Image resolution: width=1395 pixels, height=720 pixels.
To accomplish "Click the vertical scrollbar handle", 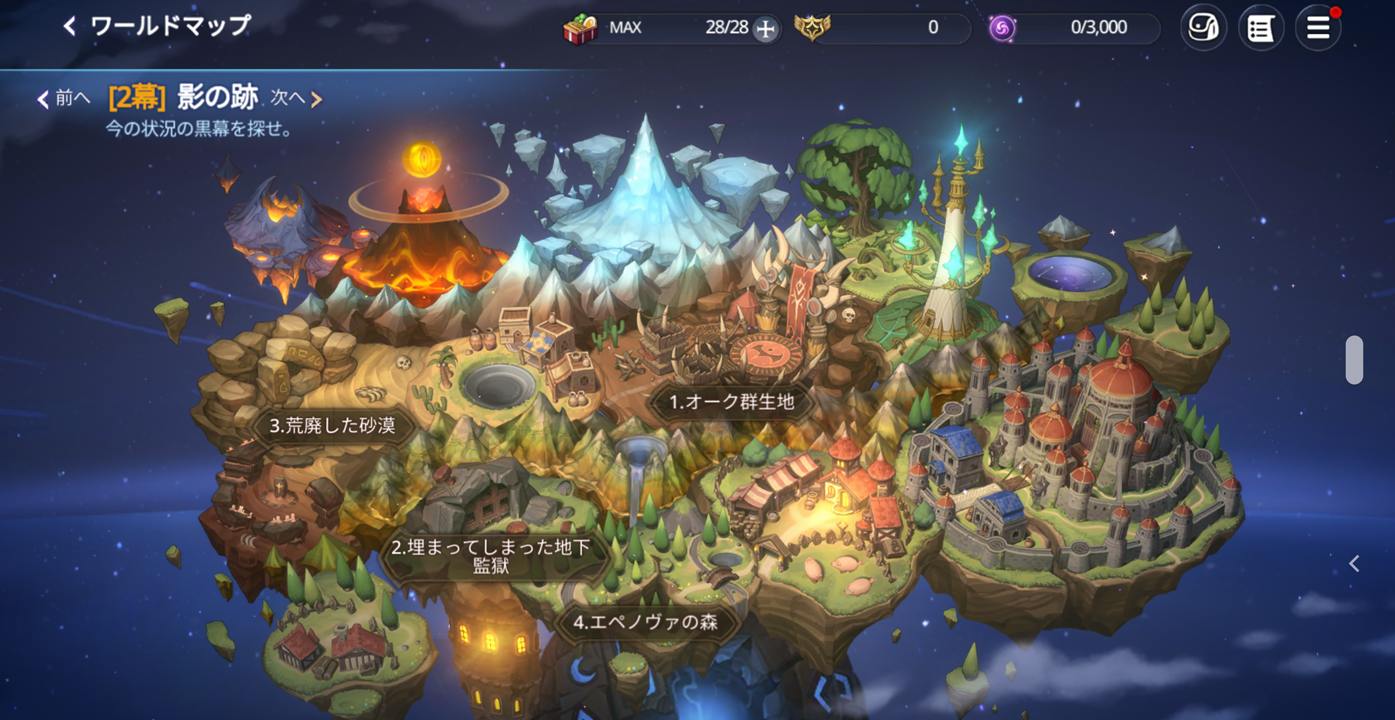I will [1354, 360].
